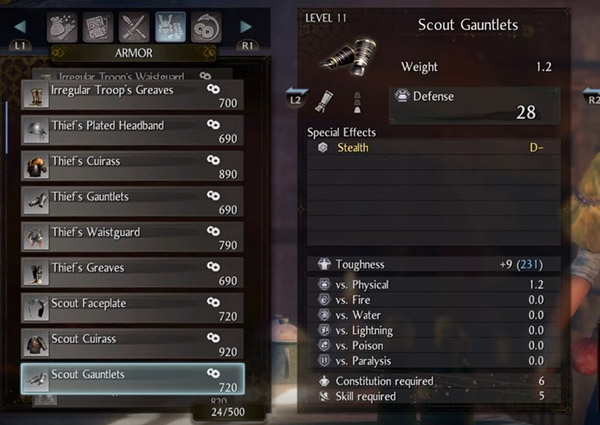Select the samurai helmet Armor tab
Image resolution: width=600 pixels, height=425 pixels.
171,26
